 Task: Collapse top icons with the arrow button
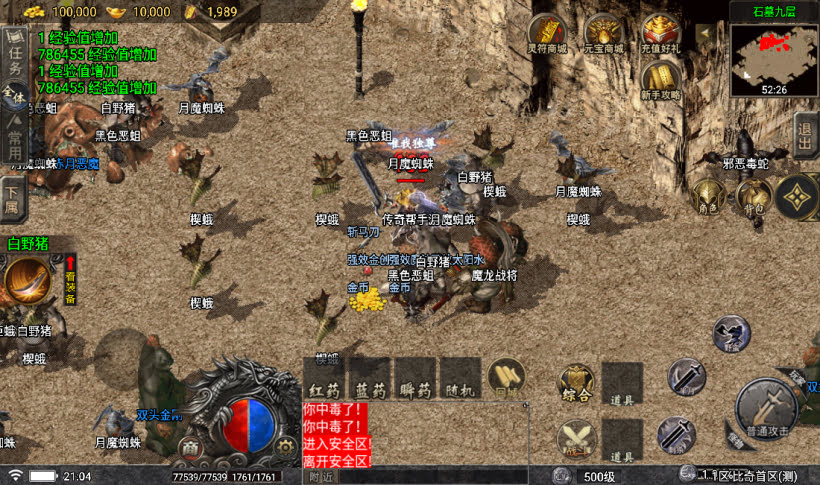pos(705,33)
